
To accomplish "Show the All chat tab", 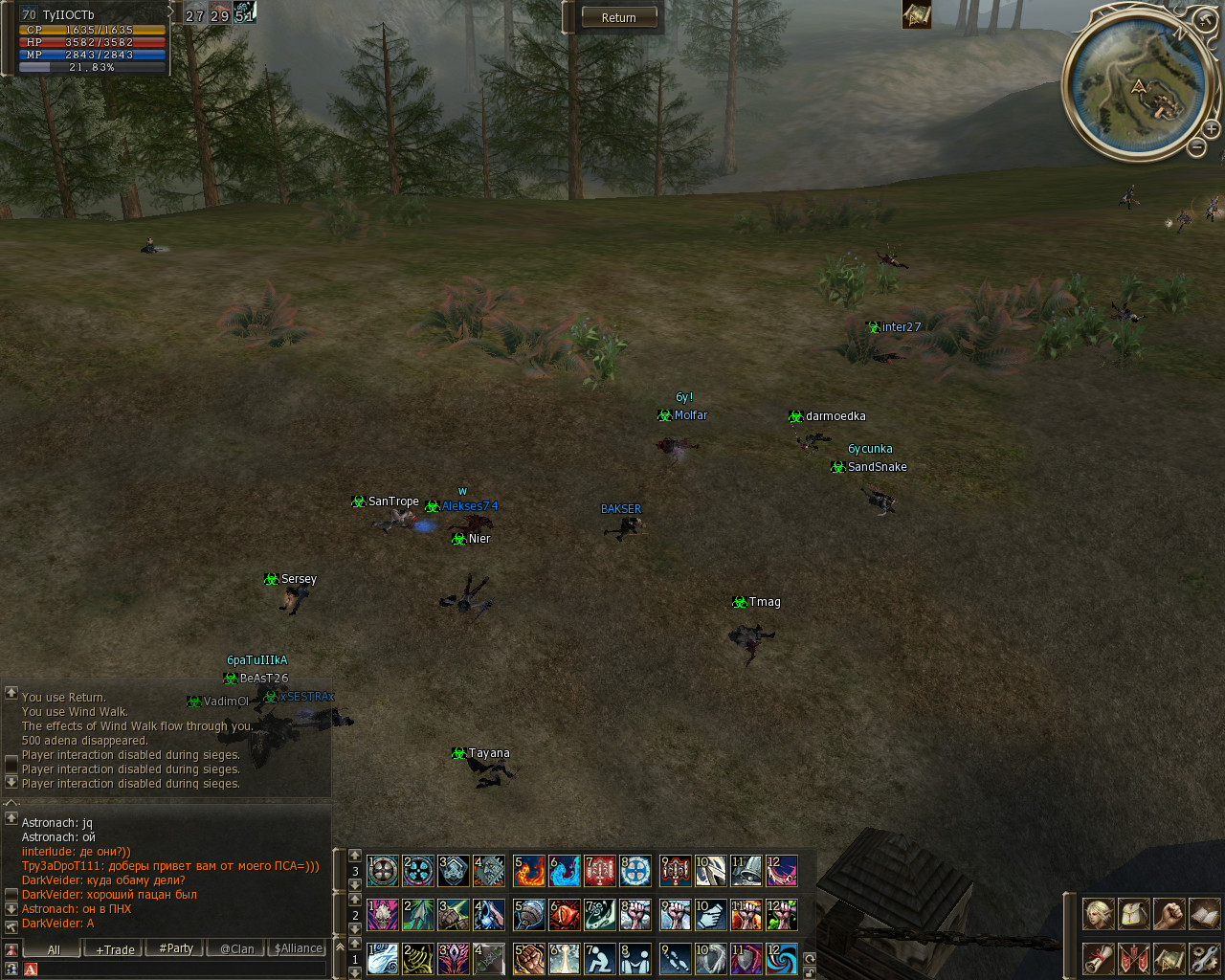I will [x=54, y=949].
